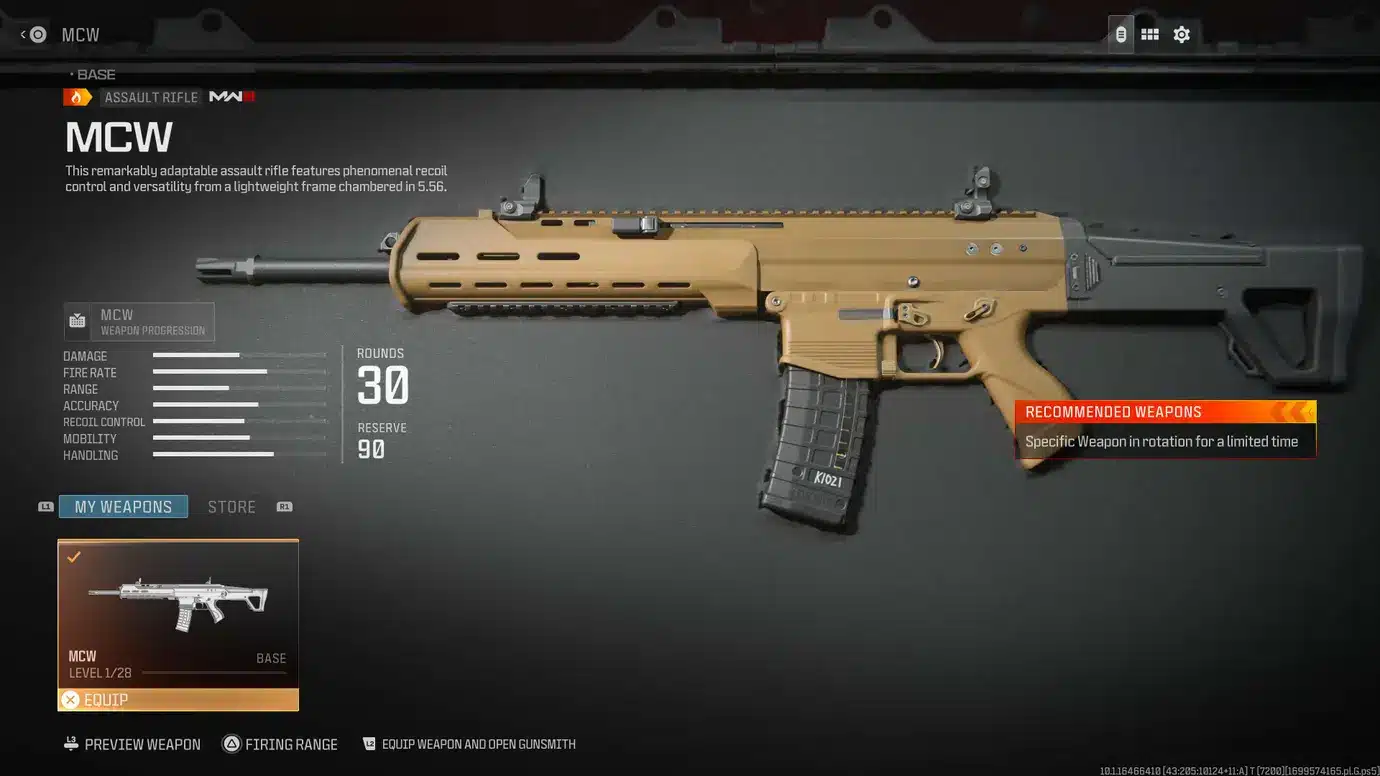Open the MCW Weapon Progression icon
Viewport: 1380px width, 776px height.
pos(78,320)
